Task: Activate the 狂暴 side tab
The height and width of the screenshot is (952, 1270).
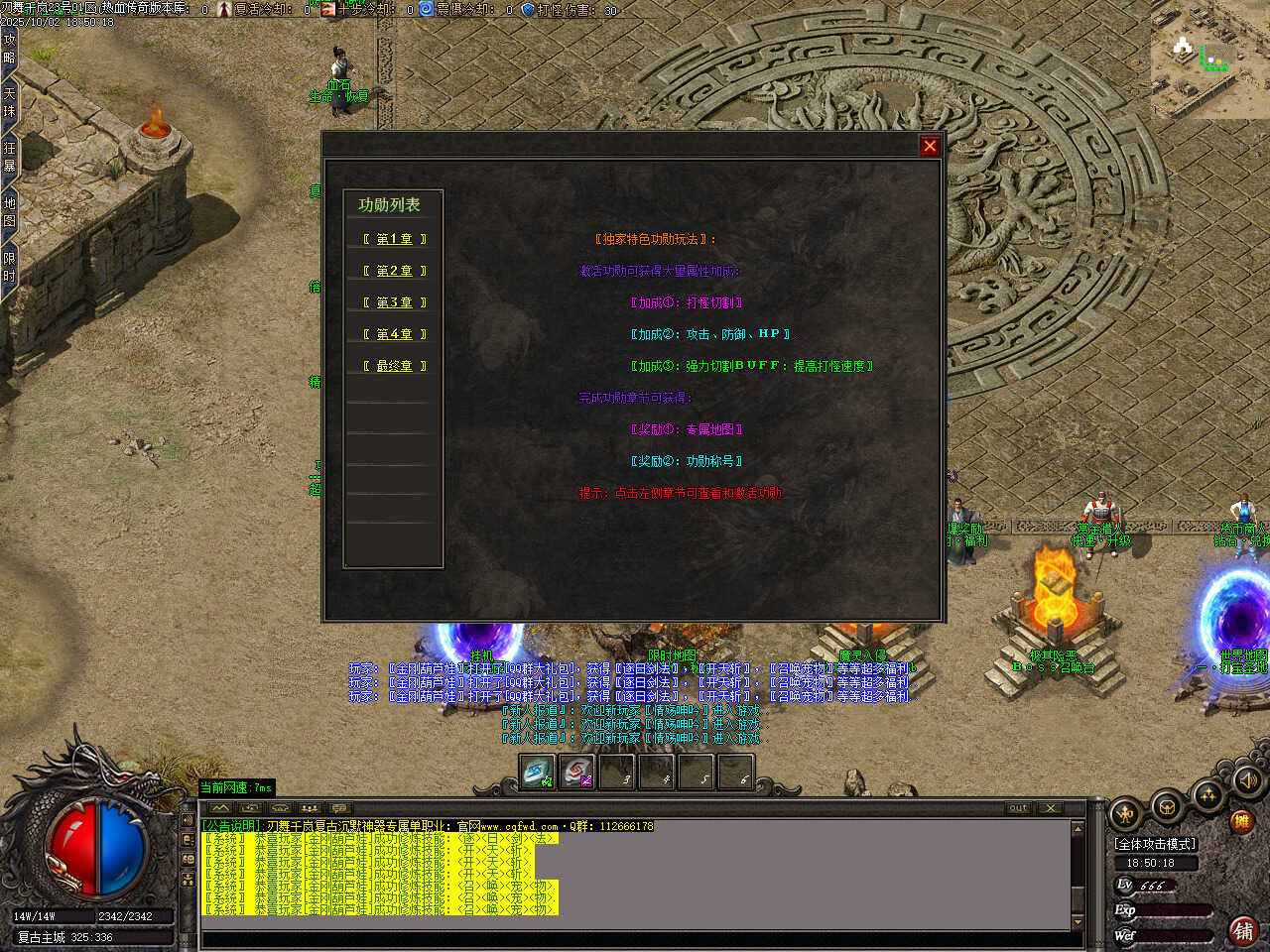Action: [9, 157]
